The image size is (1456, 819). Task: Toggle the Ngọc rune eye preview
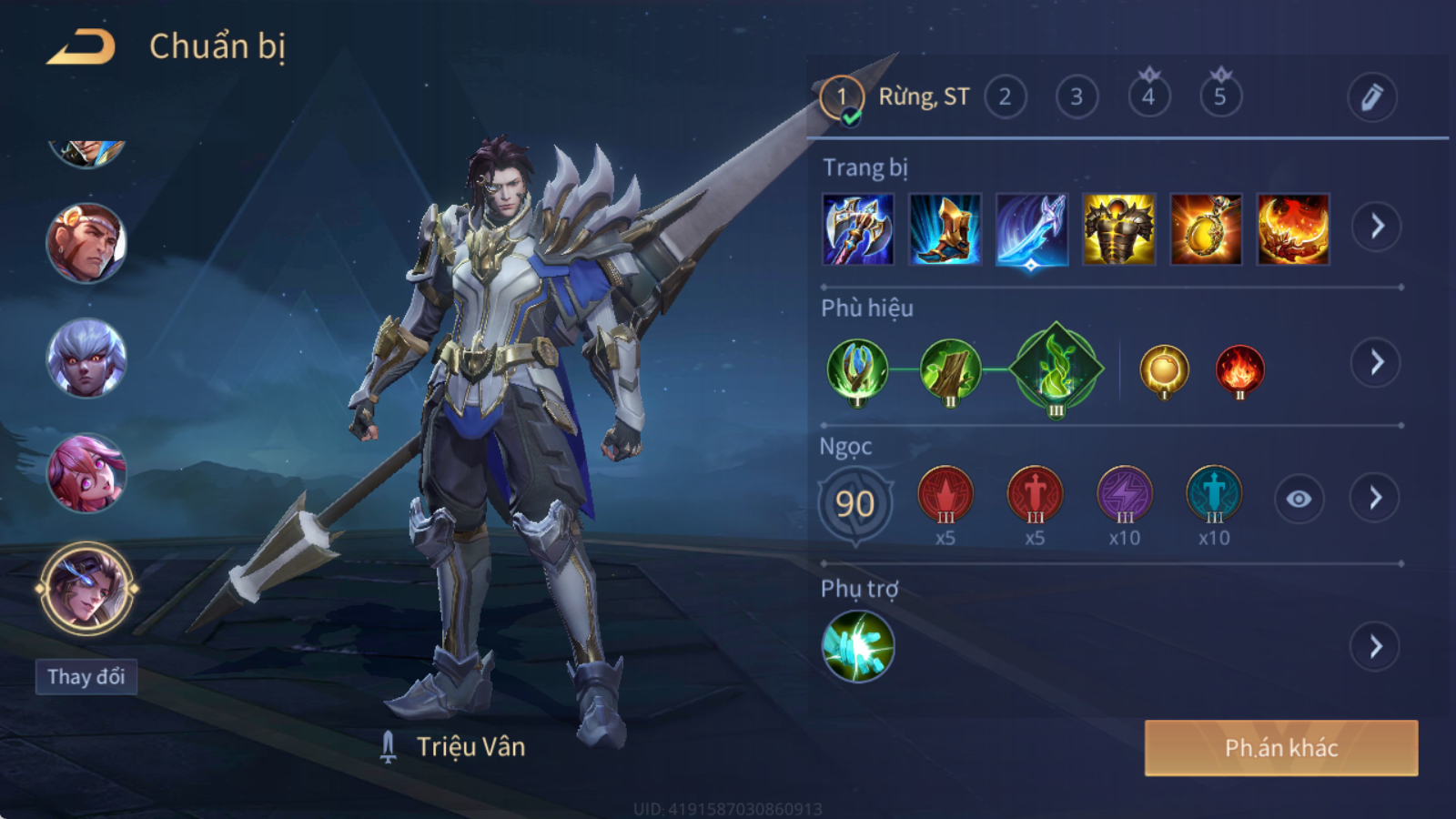point(1299,499)
